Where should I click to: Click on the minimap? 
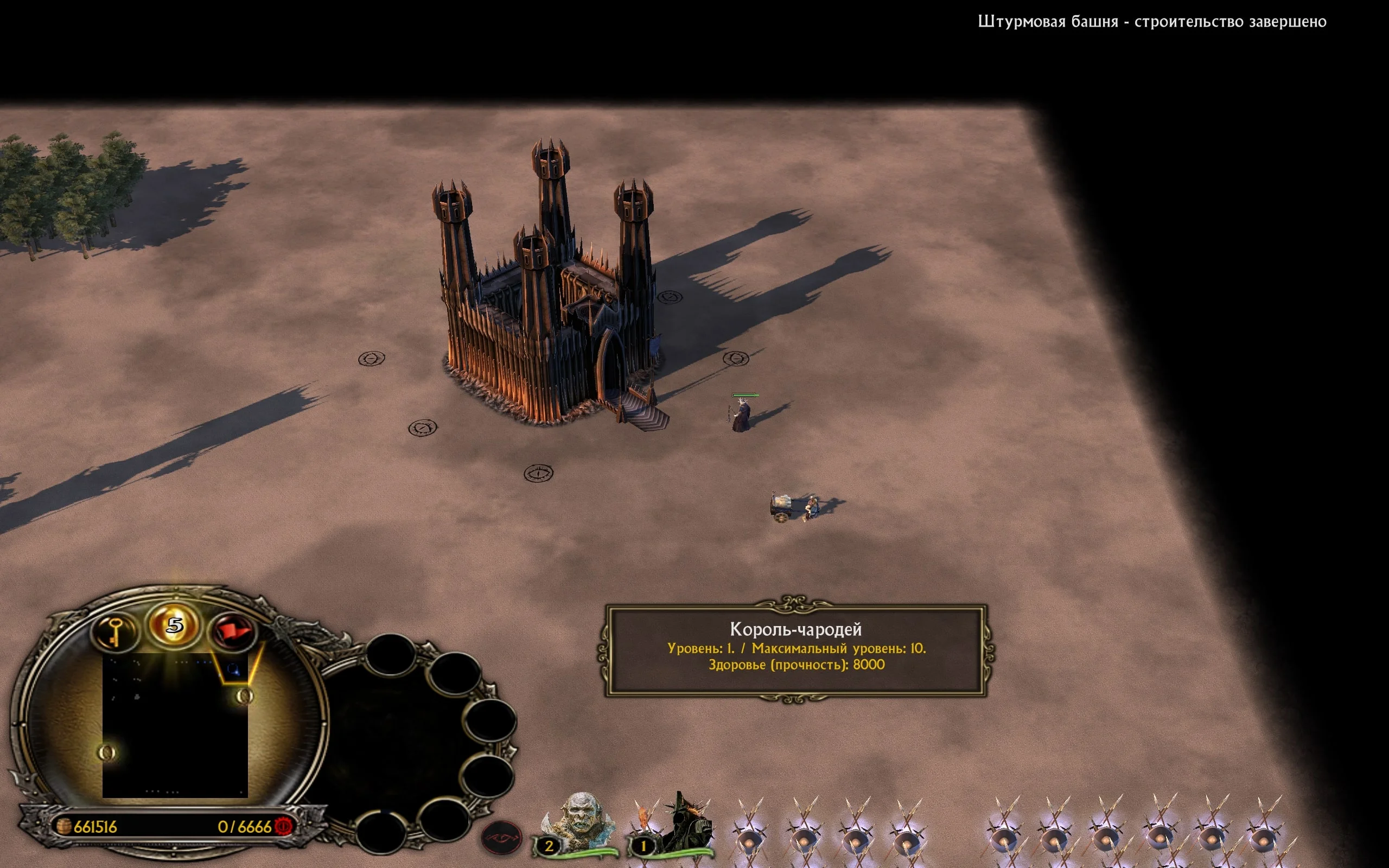175,725
